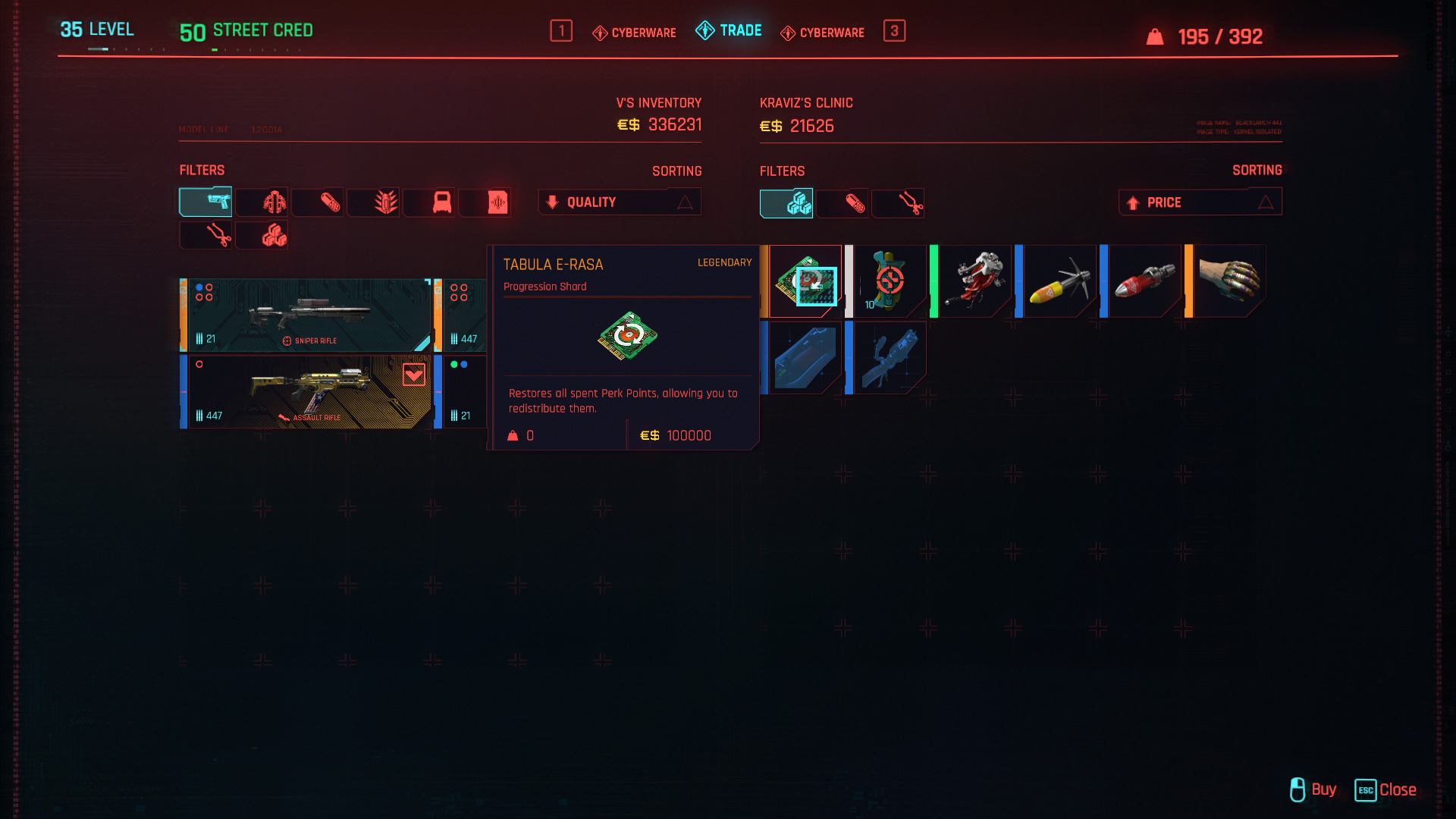Choose the vendor's pill consumables filter

843,203
